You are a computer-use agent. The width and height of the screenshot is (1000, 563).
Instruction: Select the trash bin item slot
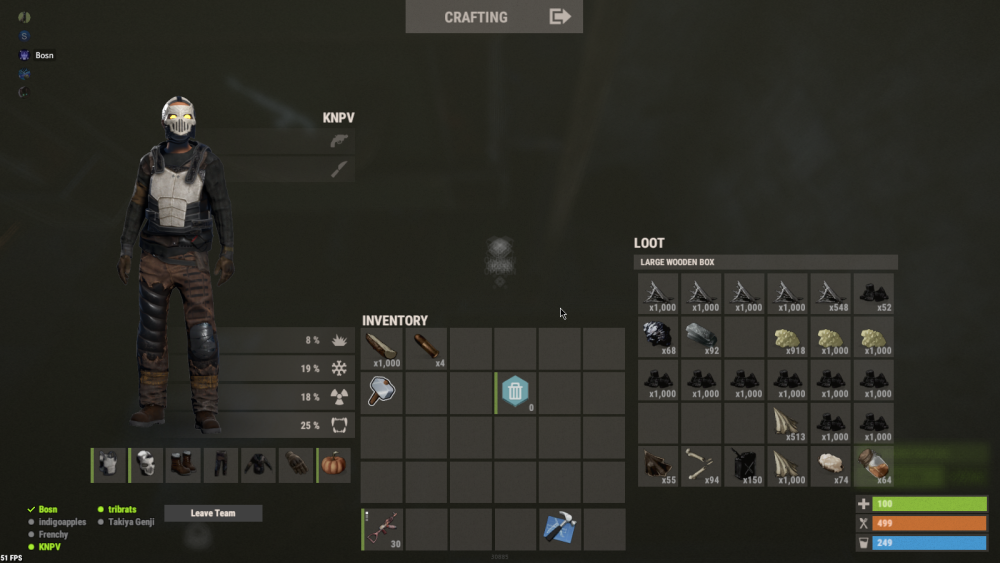[515, 392]
